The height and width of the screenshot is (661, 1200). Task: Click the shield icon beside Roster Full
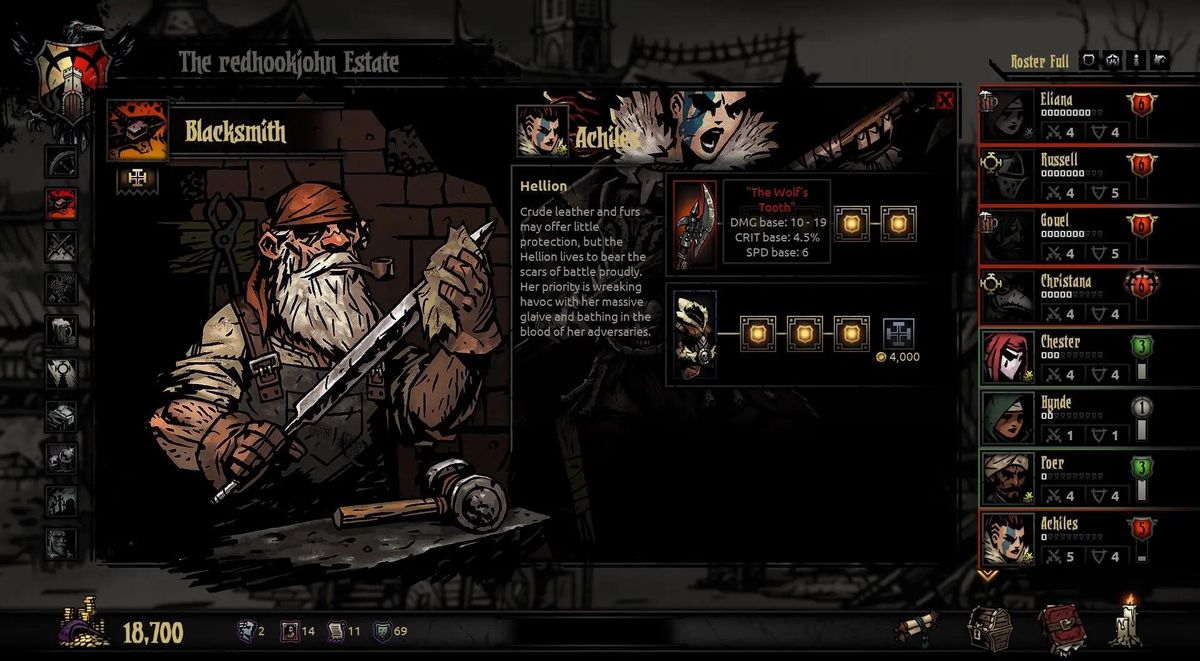[x=1089, y=61]
